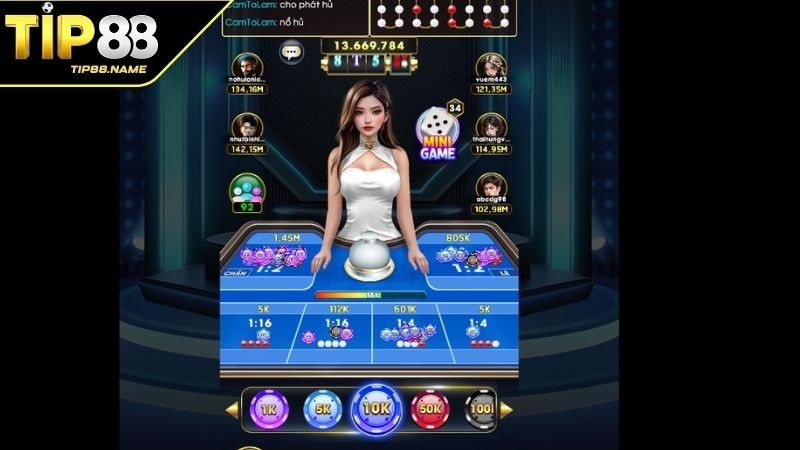The width and height of the screenshot is (800, 450).
Task: Open the red and white result history board
Action: tap(445, 13)
